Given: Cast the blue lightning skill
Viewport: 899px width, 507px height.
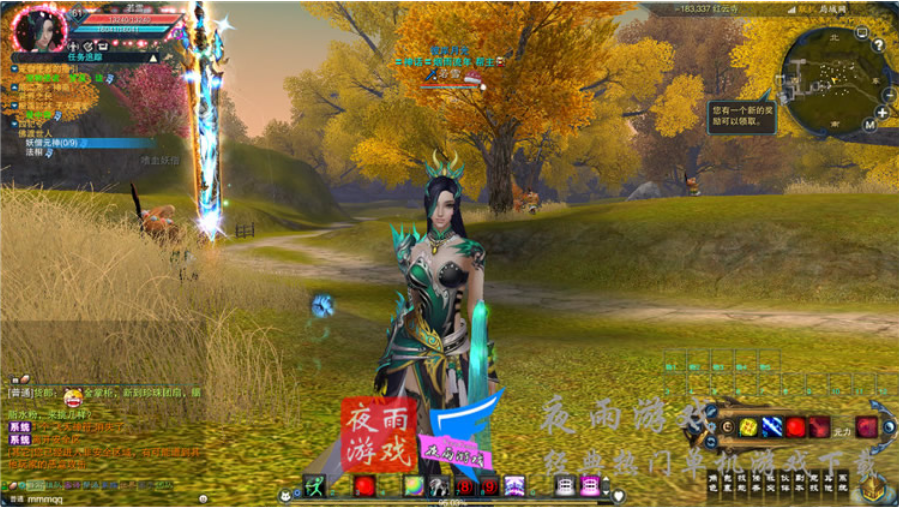Looking at the screenshot, I should point(771,427).
